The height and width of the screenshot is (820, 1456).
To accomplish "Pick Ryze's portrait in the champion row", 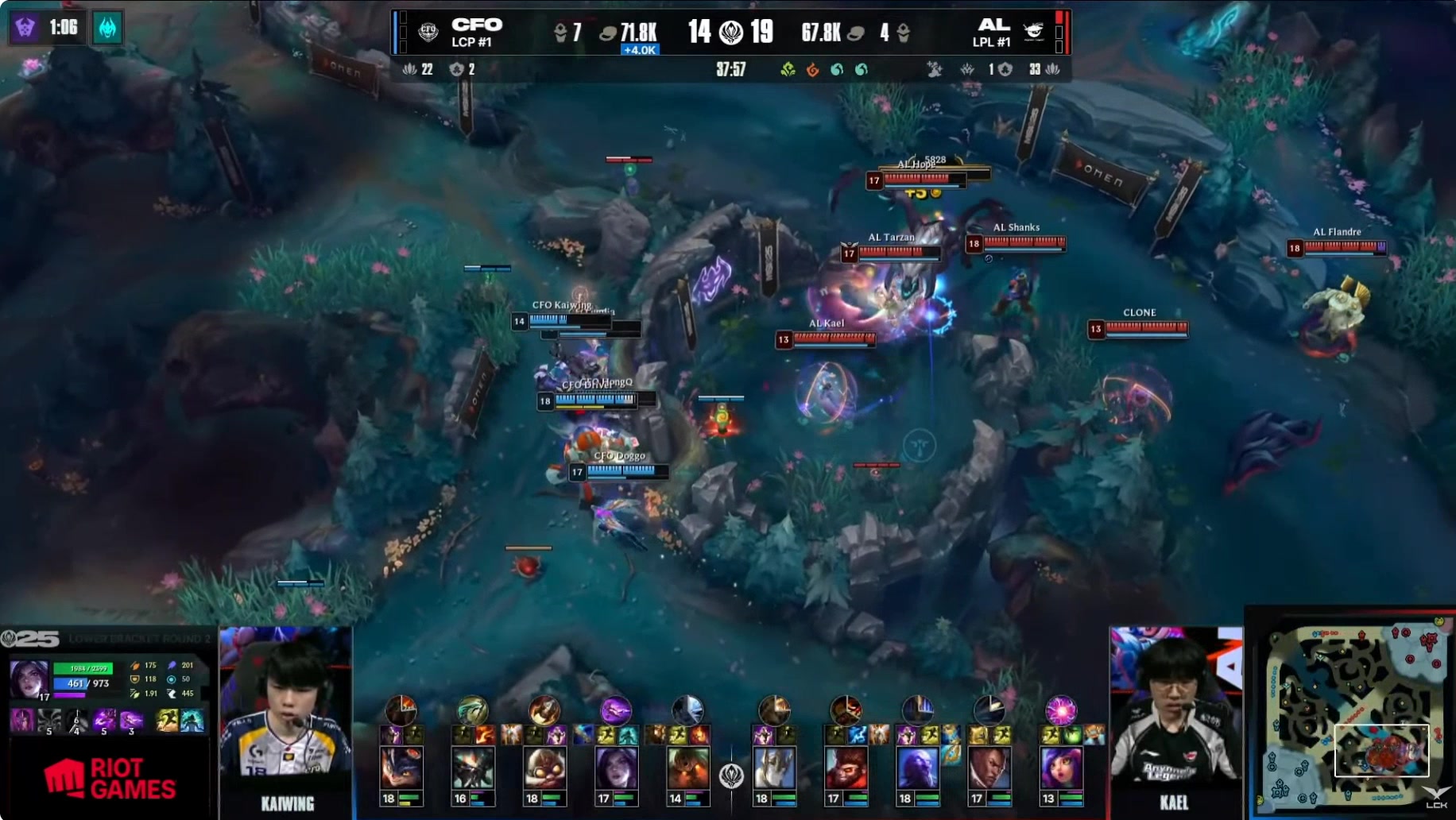I will [917, 768].
